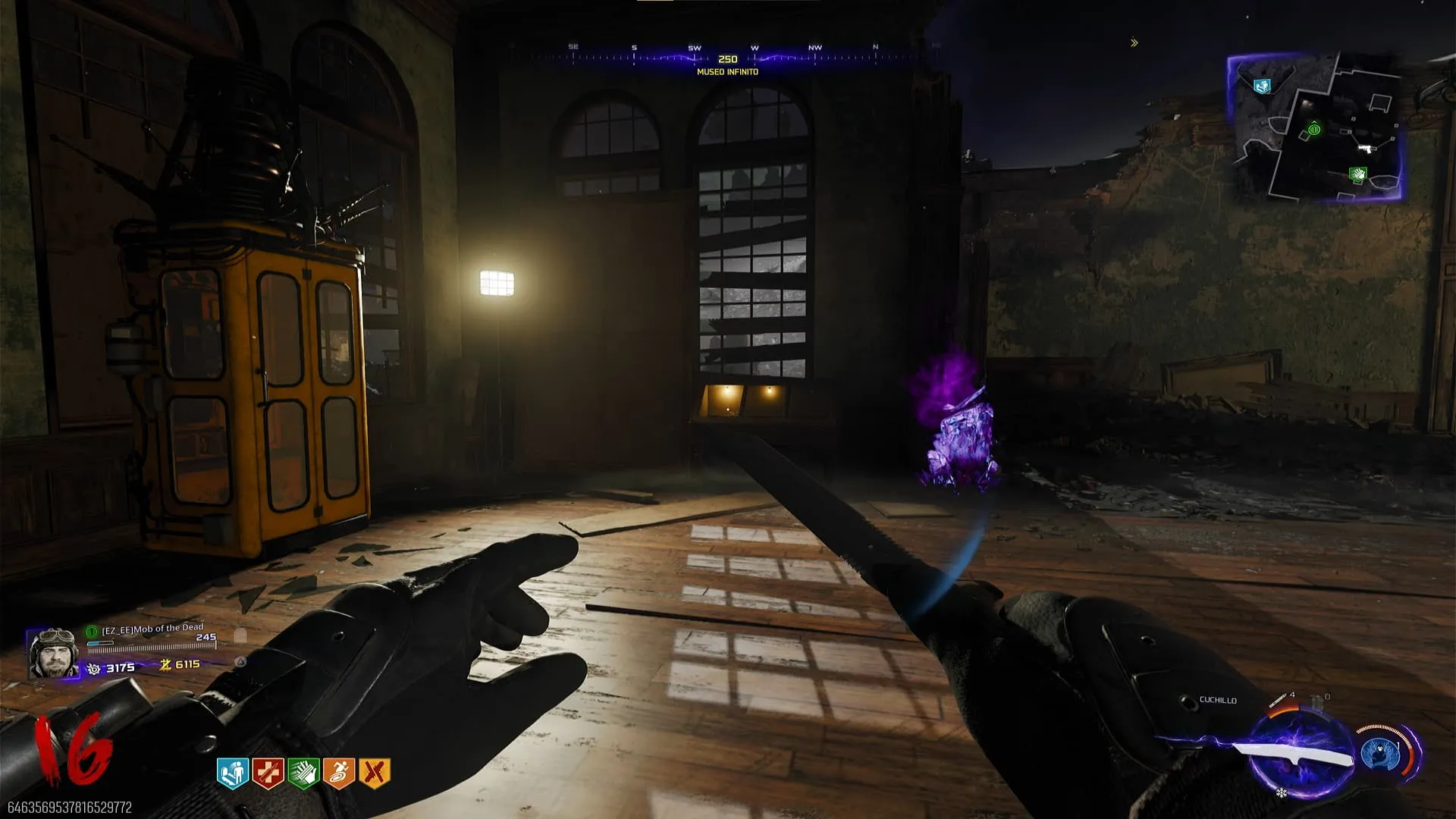This screenshot has height=819, width=1456.
Task: Choose the orange running-figure perk icon
Action: [339, 773]
